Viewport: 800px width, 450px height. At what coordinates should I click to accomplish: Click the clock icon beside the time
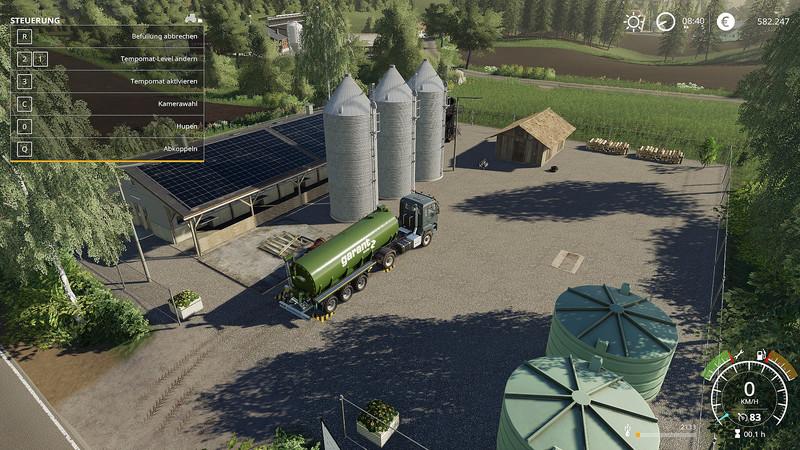tap(666, 21)
